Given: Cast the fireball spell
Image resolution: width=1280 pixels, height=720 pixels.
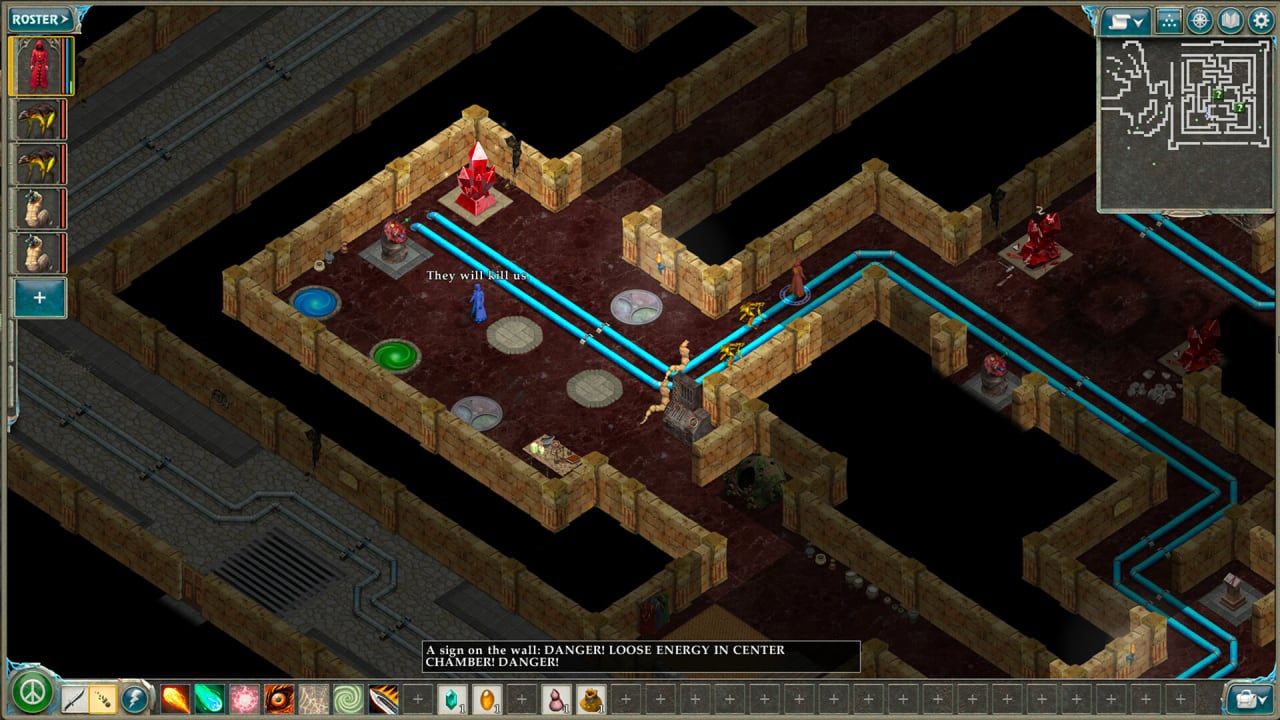Looking at the screenshot, I should (x=175, y=698).
